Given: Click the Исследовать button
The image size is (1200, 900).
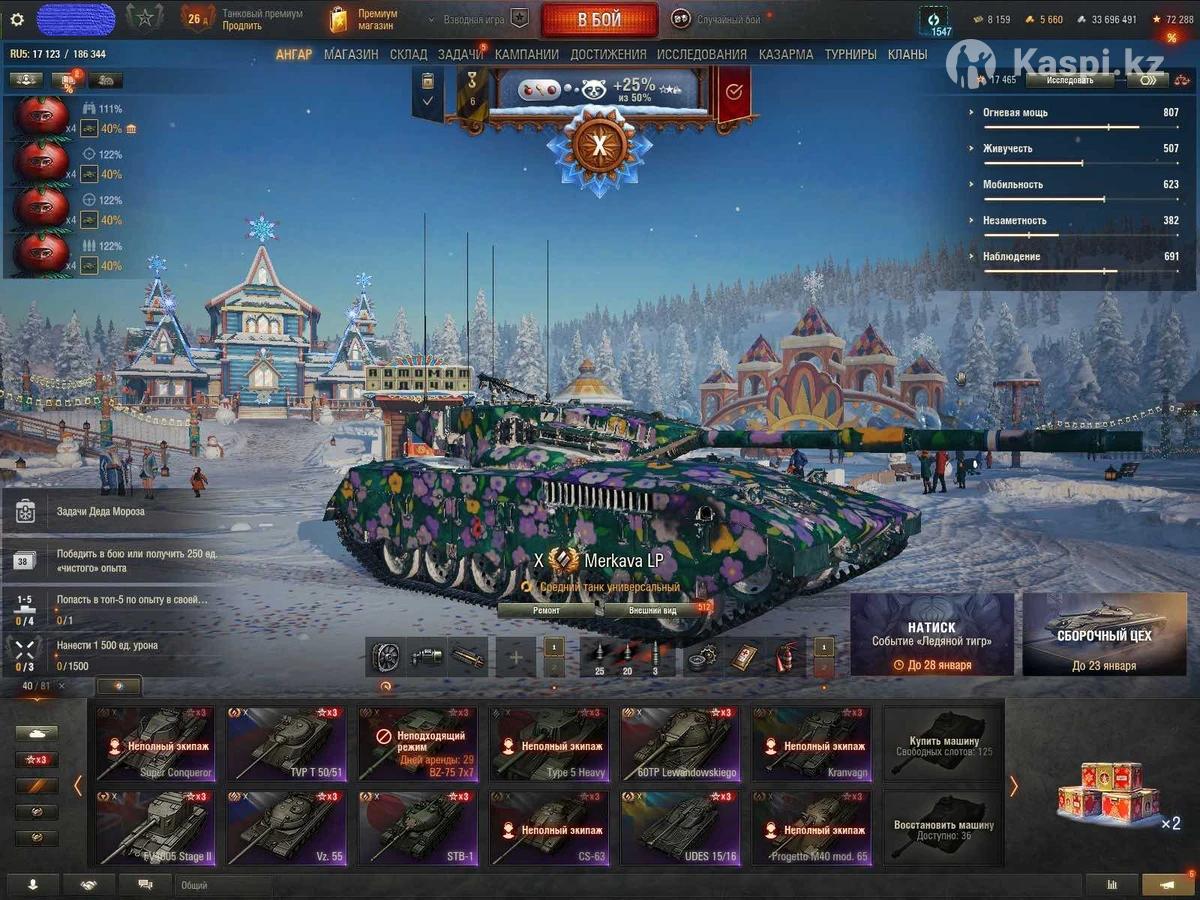Looking at the screenshot, I should [1068, 80].
